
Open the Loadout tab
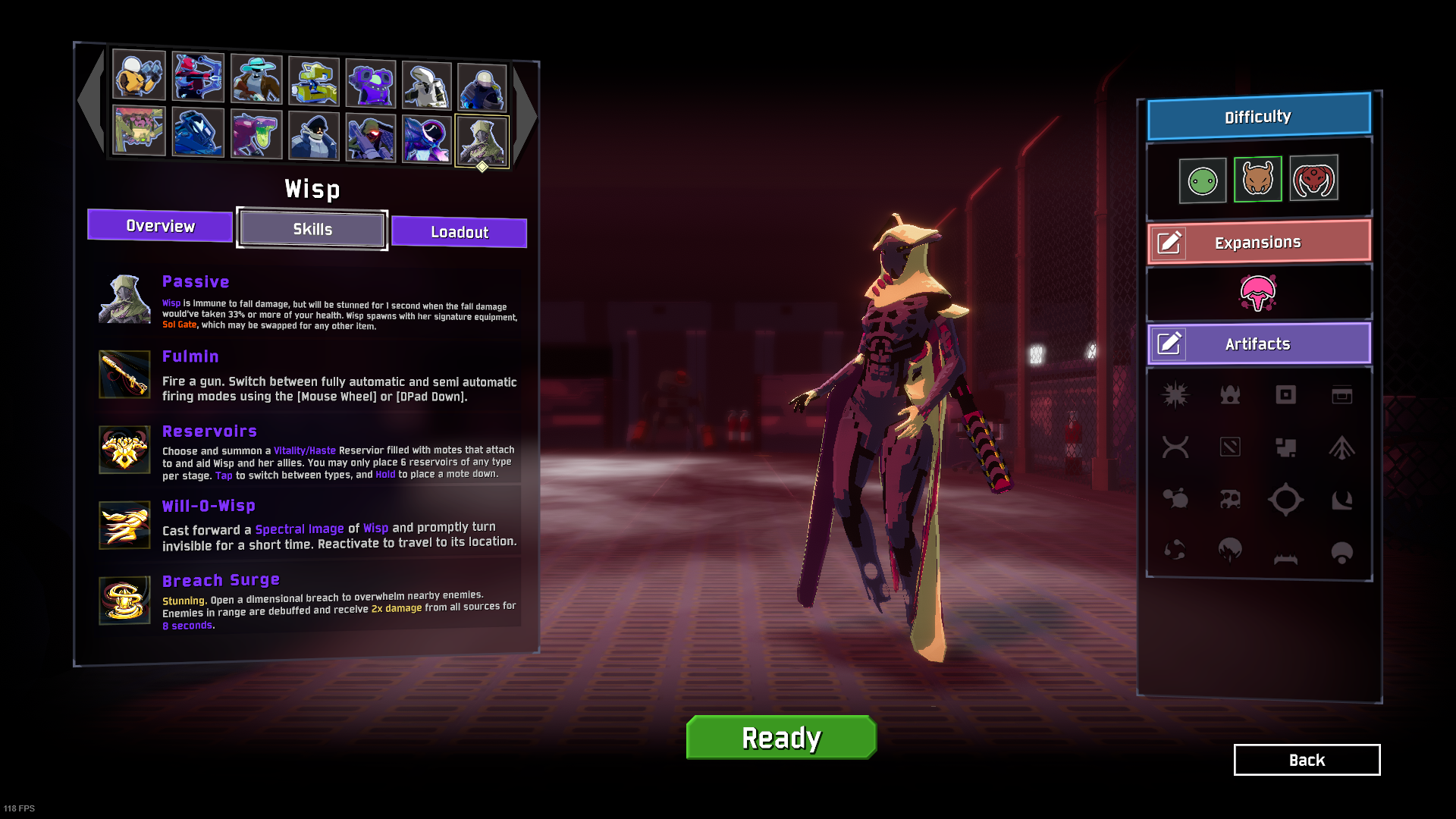pyautogui.click(x=459, y=232)
